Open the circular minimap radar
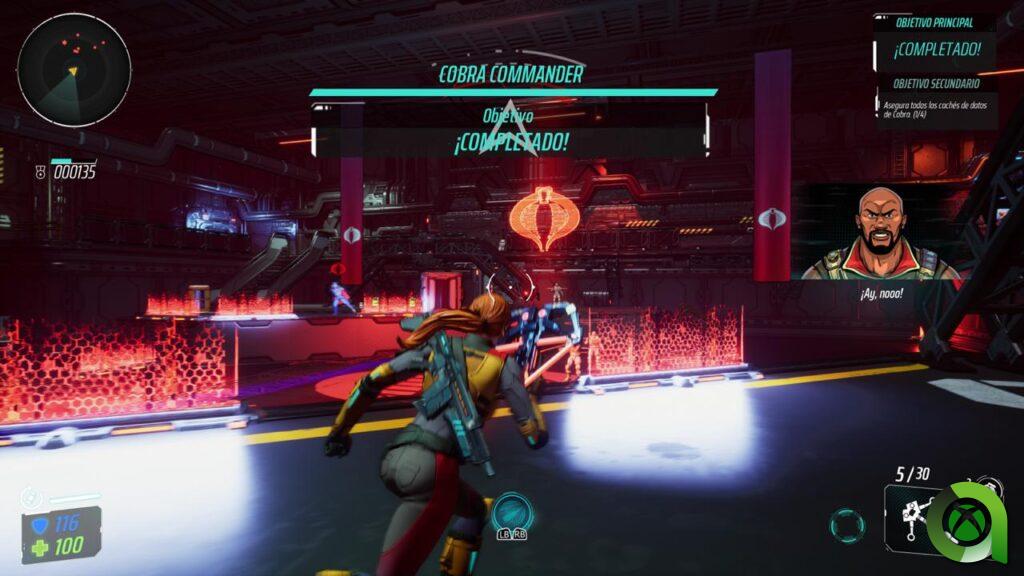This screenshot has width=1024, height=576. click(x=74, y=70)
